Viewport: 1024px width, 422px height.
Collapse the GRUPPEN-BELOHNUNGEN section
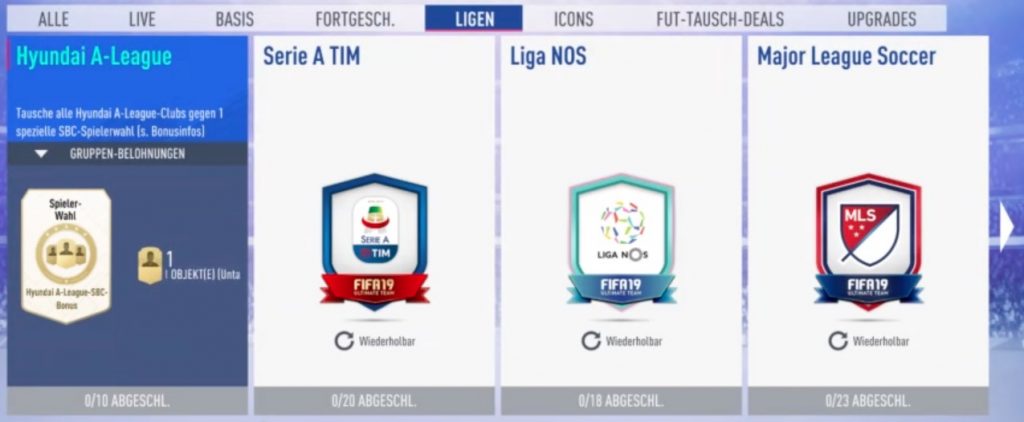(x=41, y=154)
